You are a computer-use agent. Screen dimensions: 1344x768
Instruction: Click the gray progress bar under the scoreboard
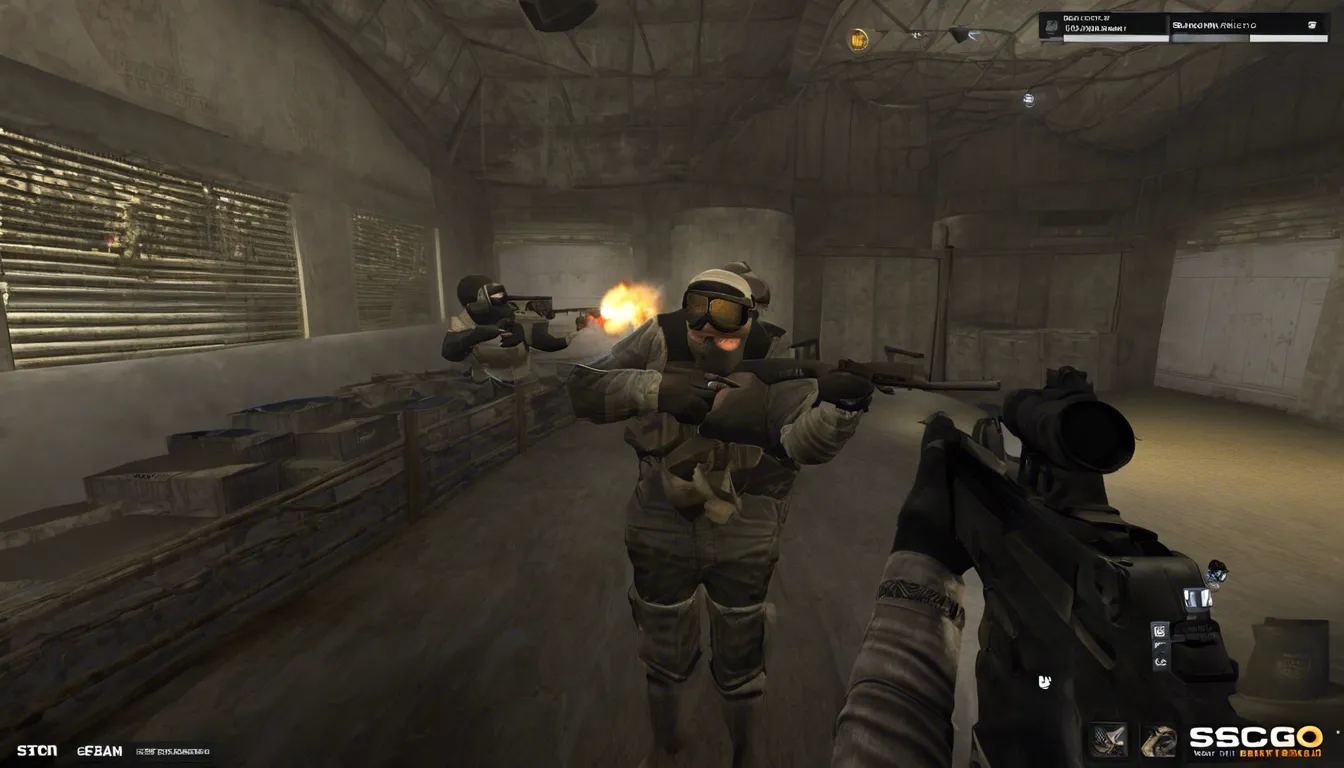point(1210,38)
